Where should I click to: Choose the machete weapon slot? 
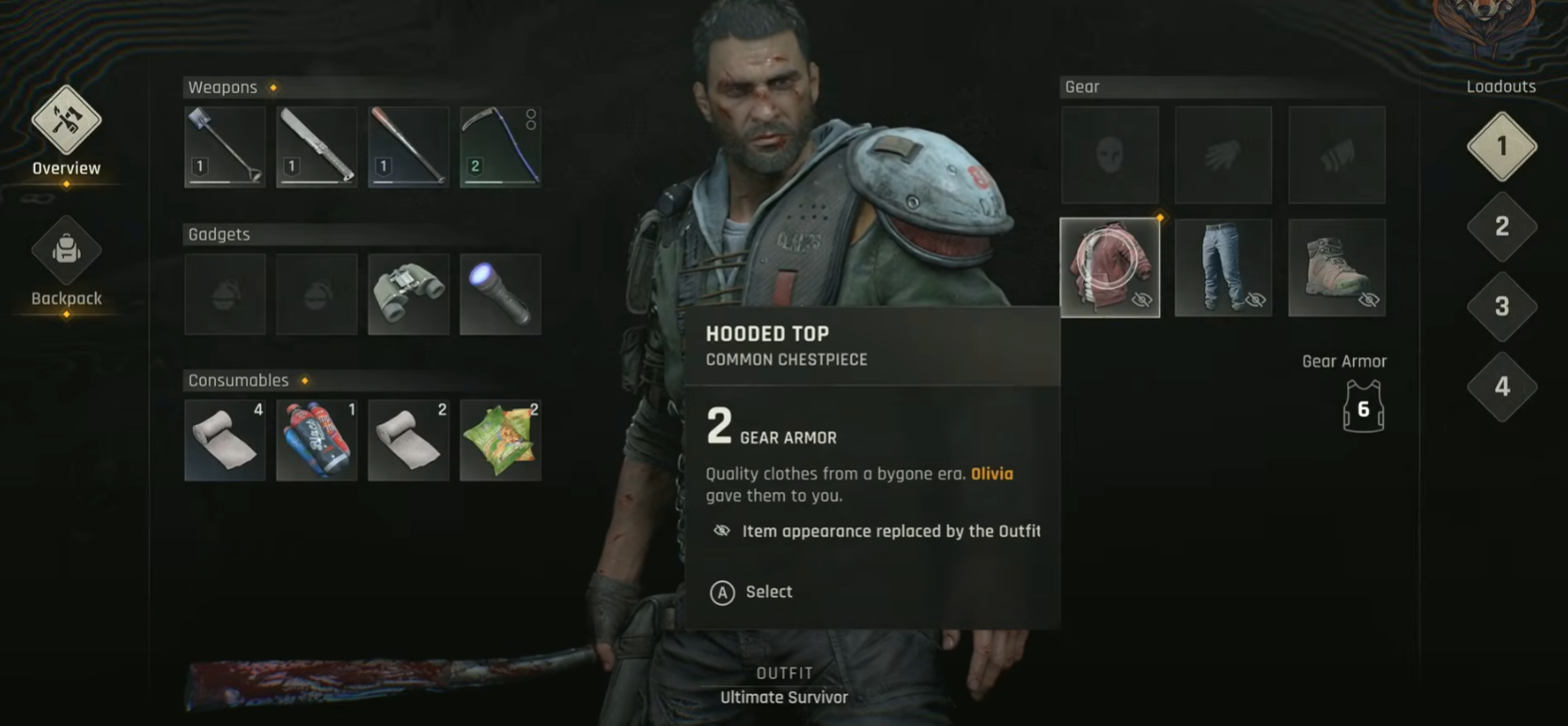coord(317,147)
